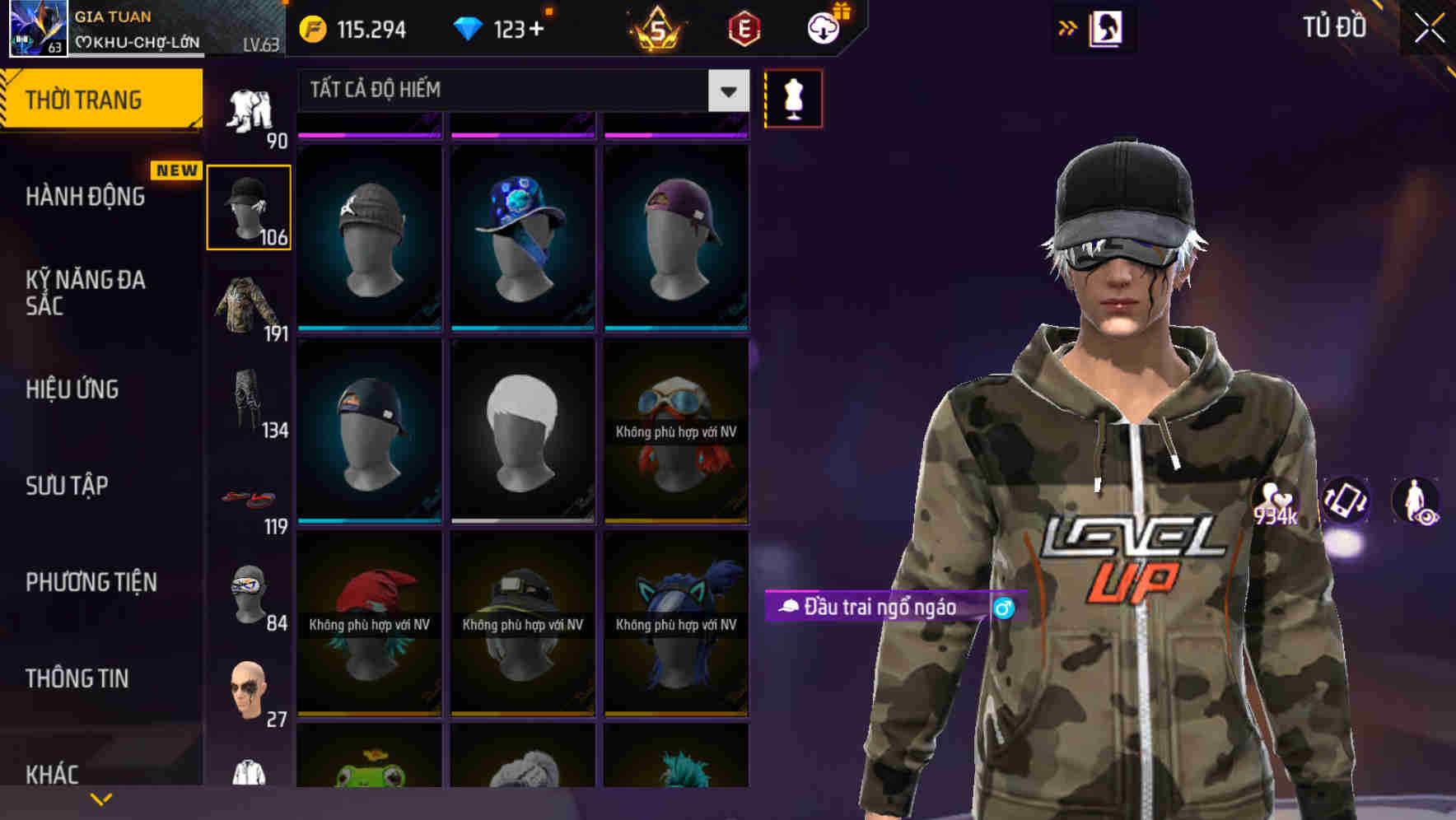Collapse the wardrobe panel via double-chevron arrow
The height and width of the screenshot is (820, 1456).
pyautogui.click(x=1068, y=27)
